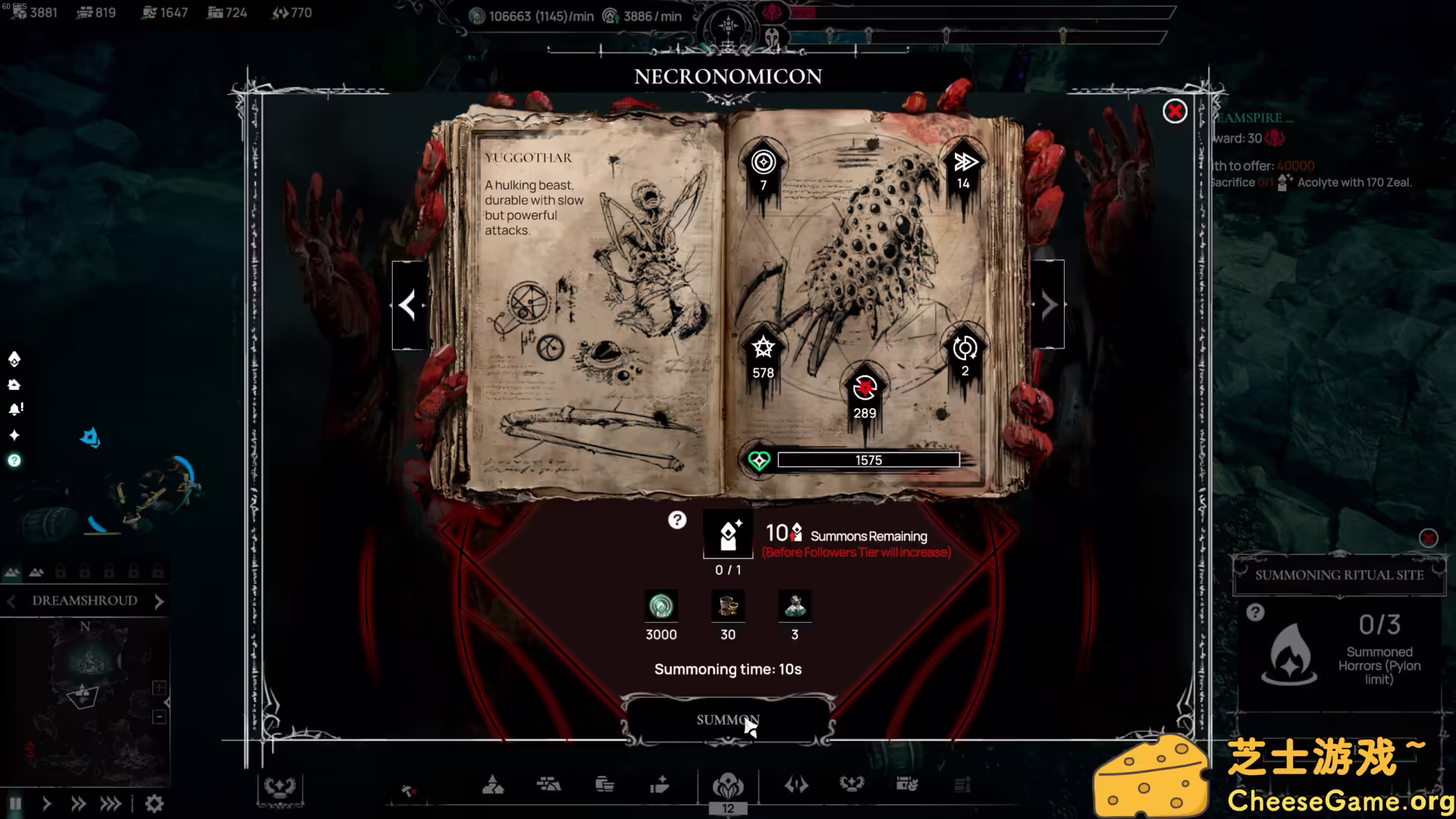Click the notification bell with alert
This screenshot has width=1456, height=819.
(x=15, y=409)
